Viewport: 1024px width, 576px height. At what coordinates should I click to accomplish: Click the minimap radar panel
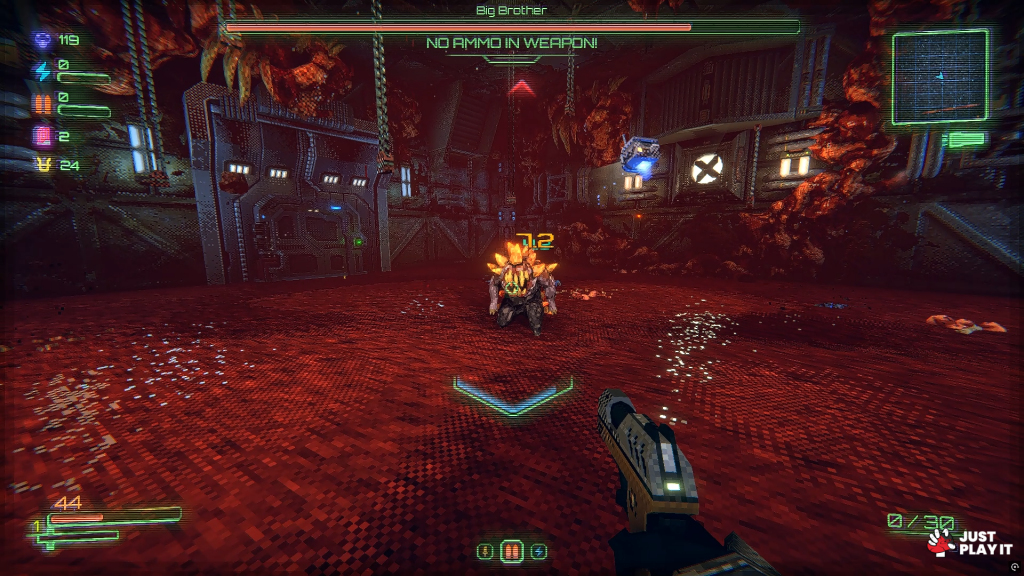939,77
